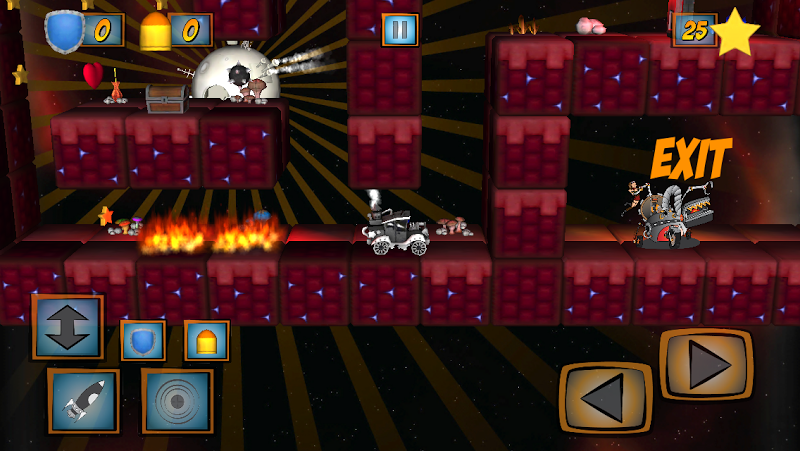This screenshot has height=451, width=800.
Task: Pause the game with the pause button
Action: pyautogui.click(x=399, y=30)
